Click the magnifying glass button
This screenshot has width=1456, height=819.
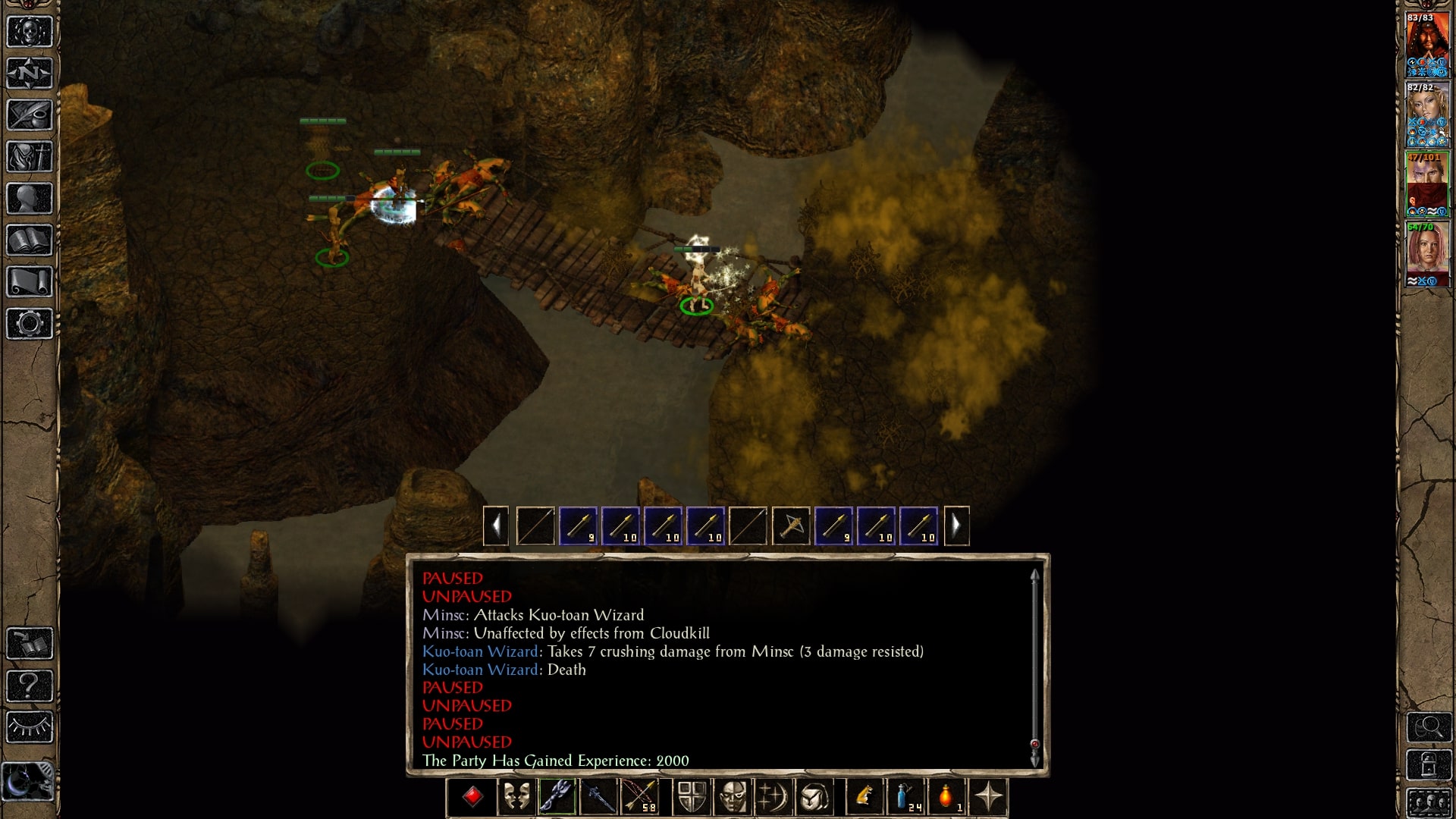(1429, 728)
